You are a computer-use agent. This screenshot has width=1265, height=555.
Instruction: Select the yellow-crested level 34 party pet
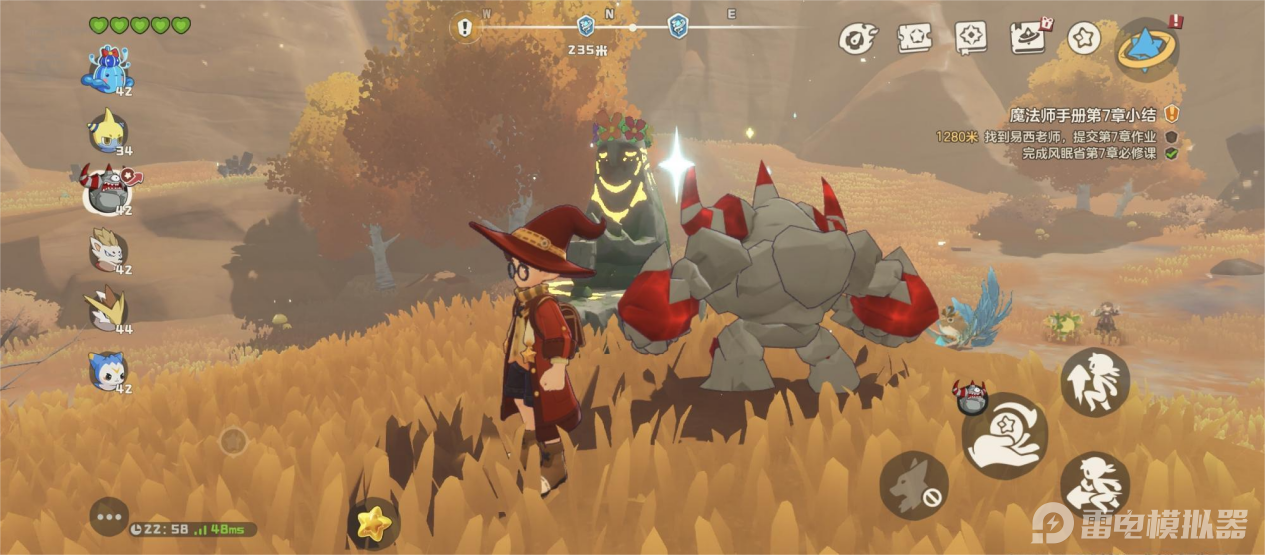click(108, 129)
